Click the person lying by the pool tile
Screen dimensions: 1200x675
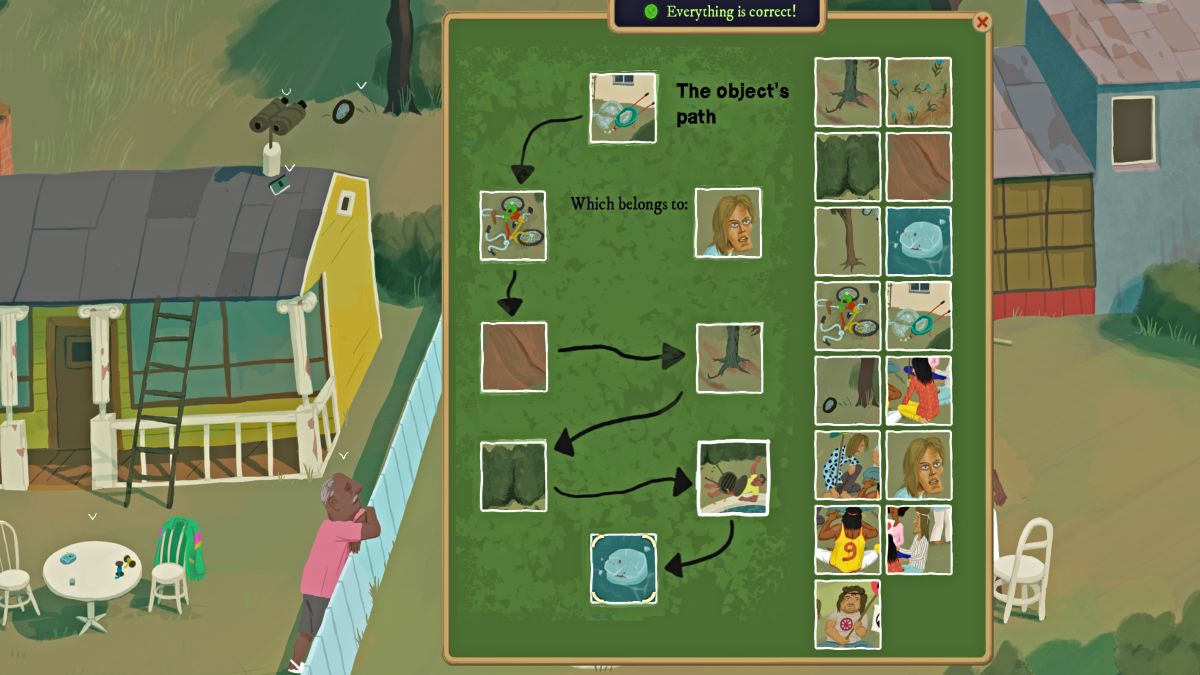click(733, 478)
